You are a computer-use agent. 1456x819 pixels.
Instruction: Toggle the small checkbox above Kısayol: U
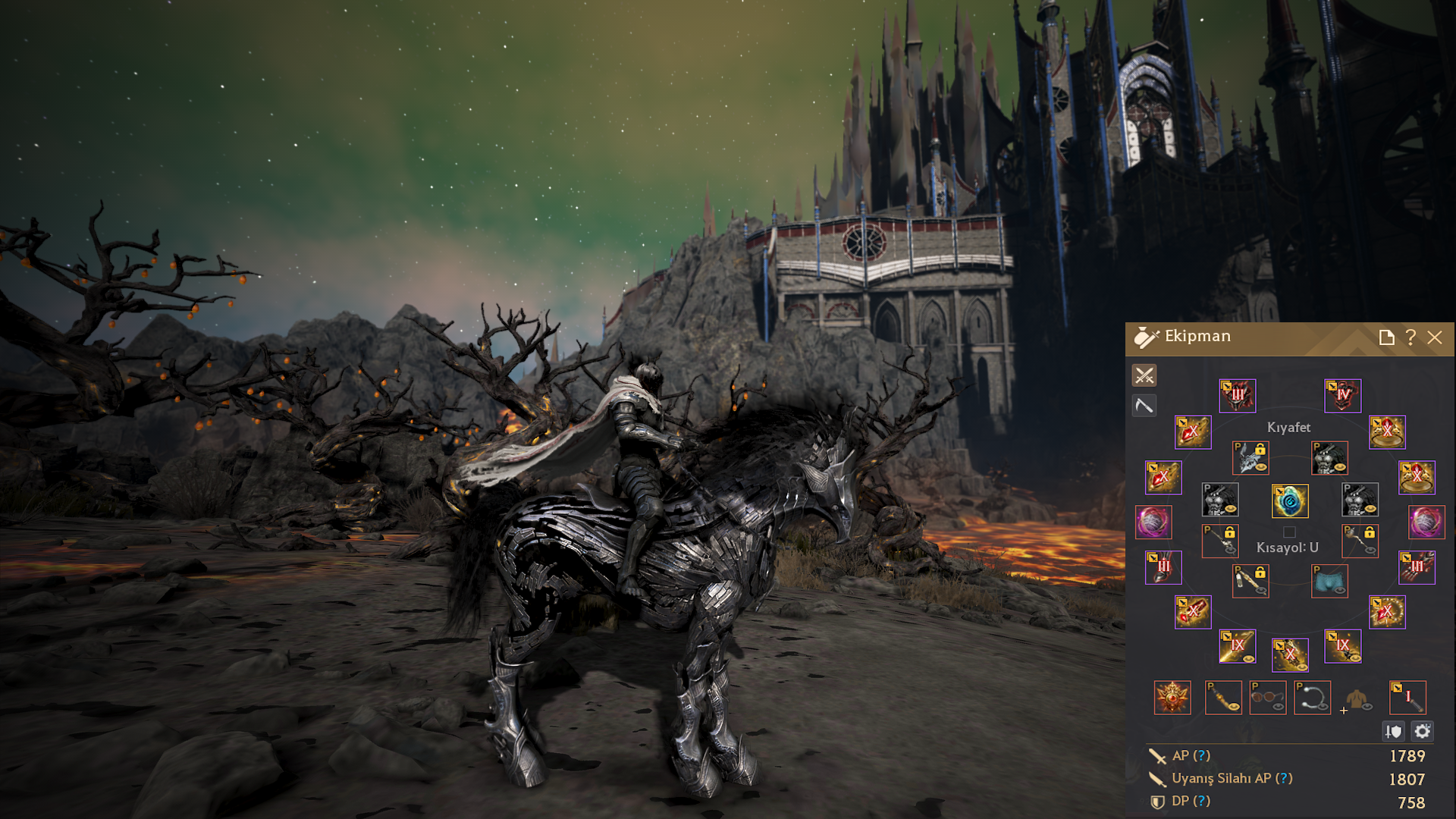[1289, 532]
